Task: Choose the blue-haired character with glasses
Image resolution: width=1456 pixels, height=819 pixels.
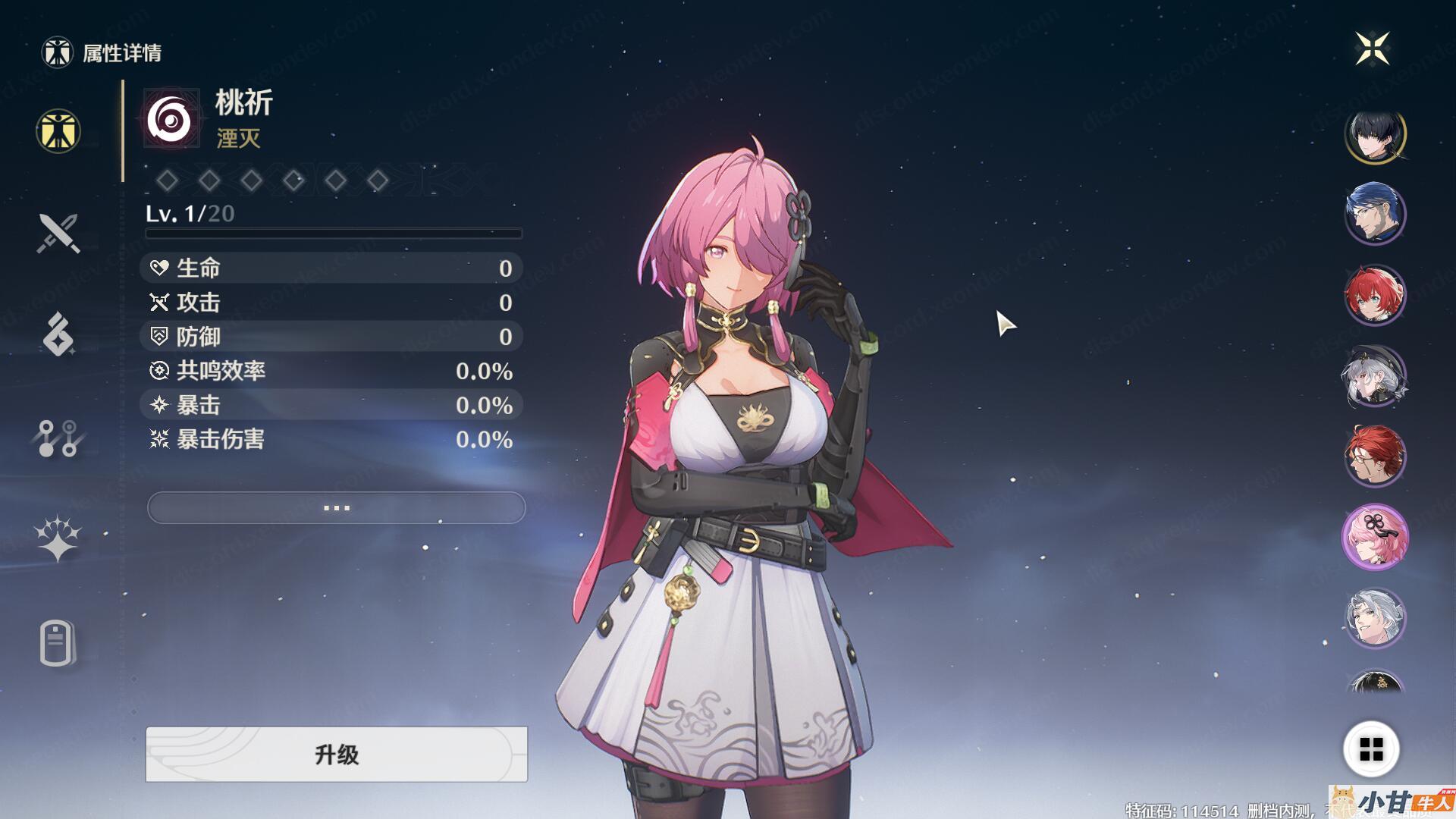Action: pos(1375,214)
